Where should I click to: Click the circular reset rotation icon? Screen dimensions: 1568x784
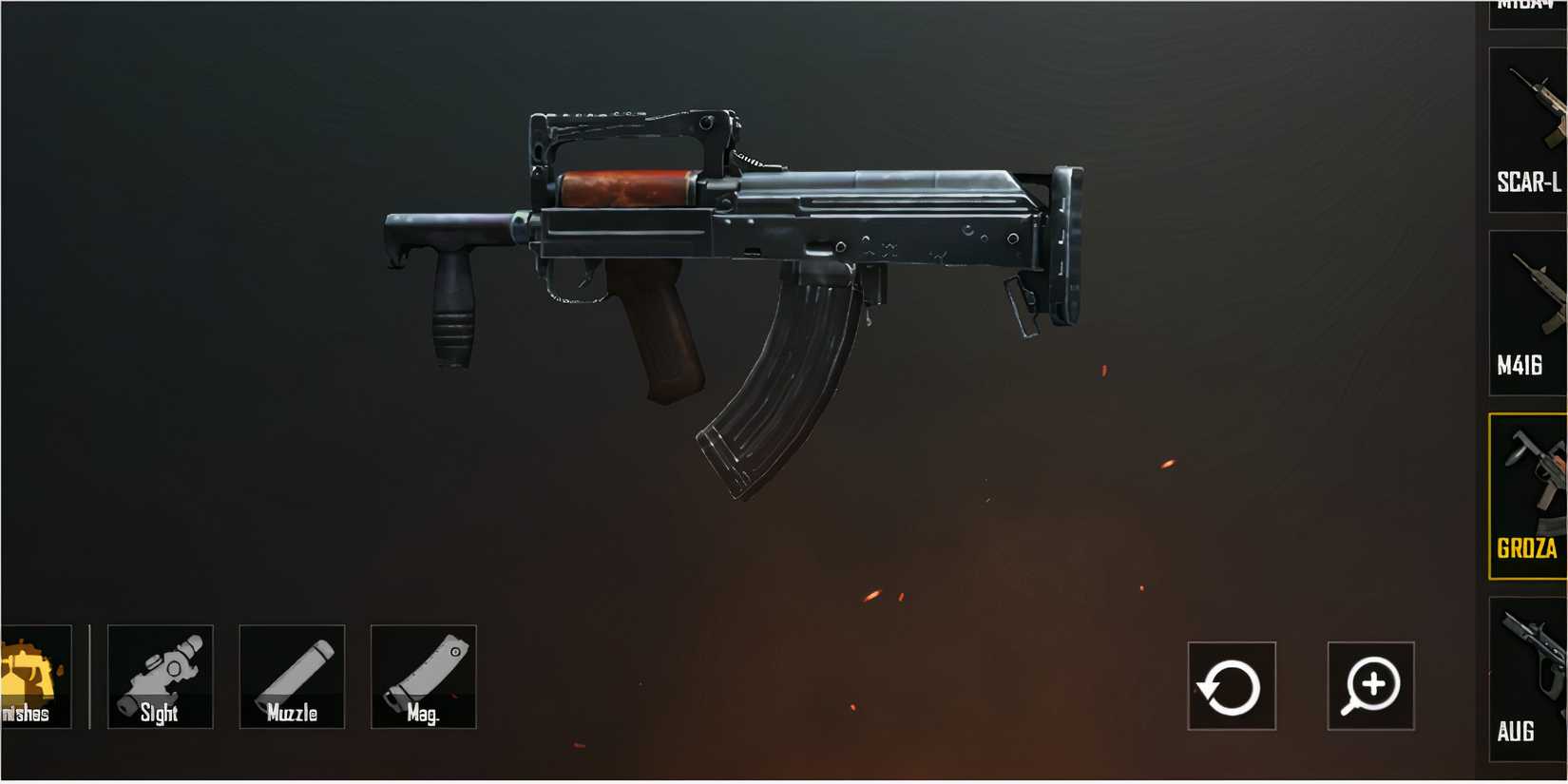coord(1231,688)
